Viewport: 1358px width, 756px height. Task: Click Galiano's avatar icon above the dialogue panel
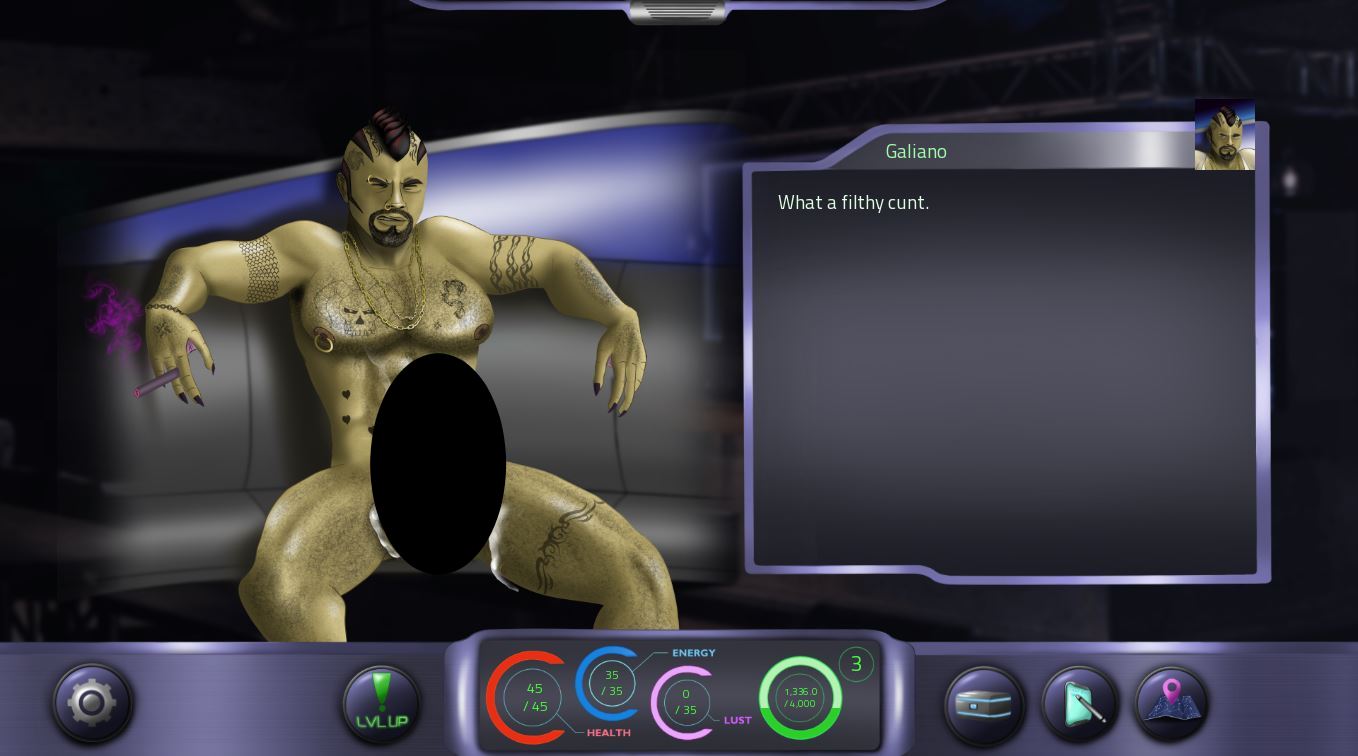1224,133
